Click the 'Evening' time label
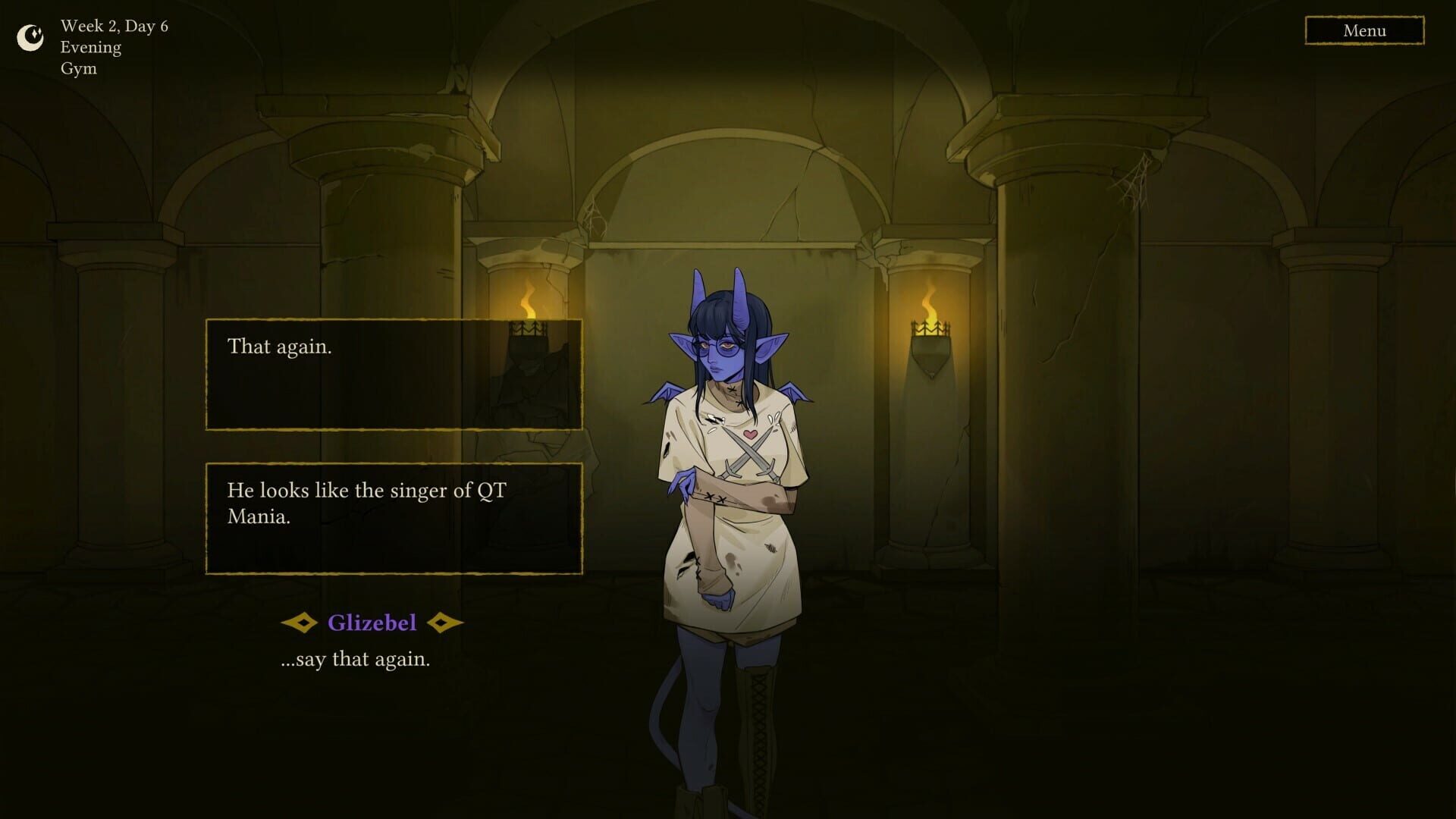 click(x=90, y=46)
